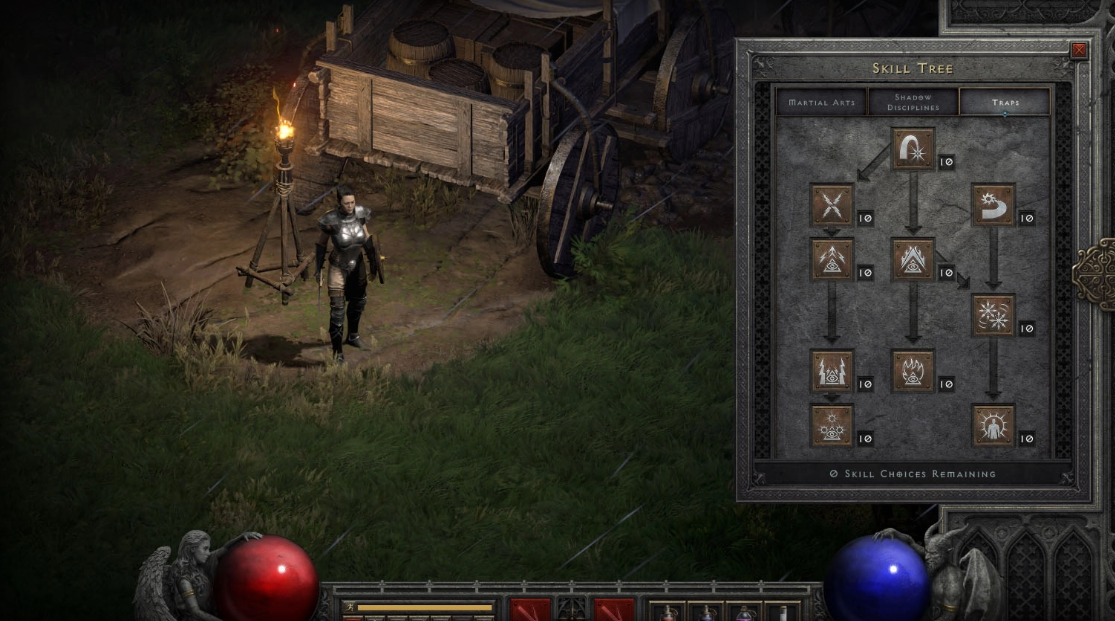This screenshot has height=621, width=1115.
Task: Open the Shadow Disciplines tab
Action: click(912, 102)
